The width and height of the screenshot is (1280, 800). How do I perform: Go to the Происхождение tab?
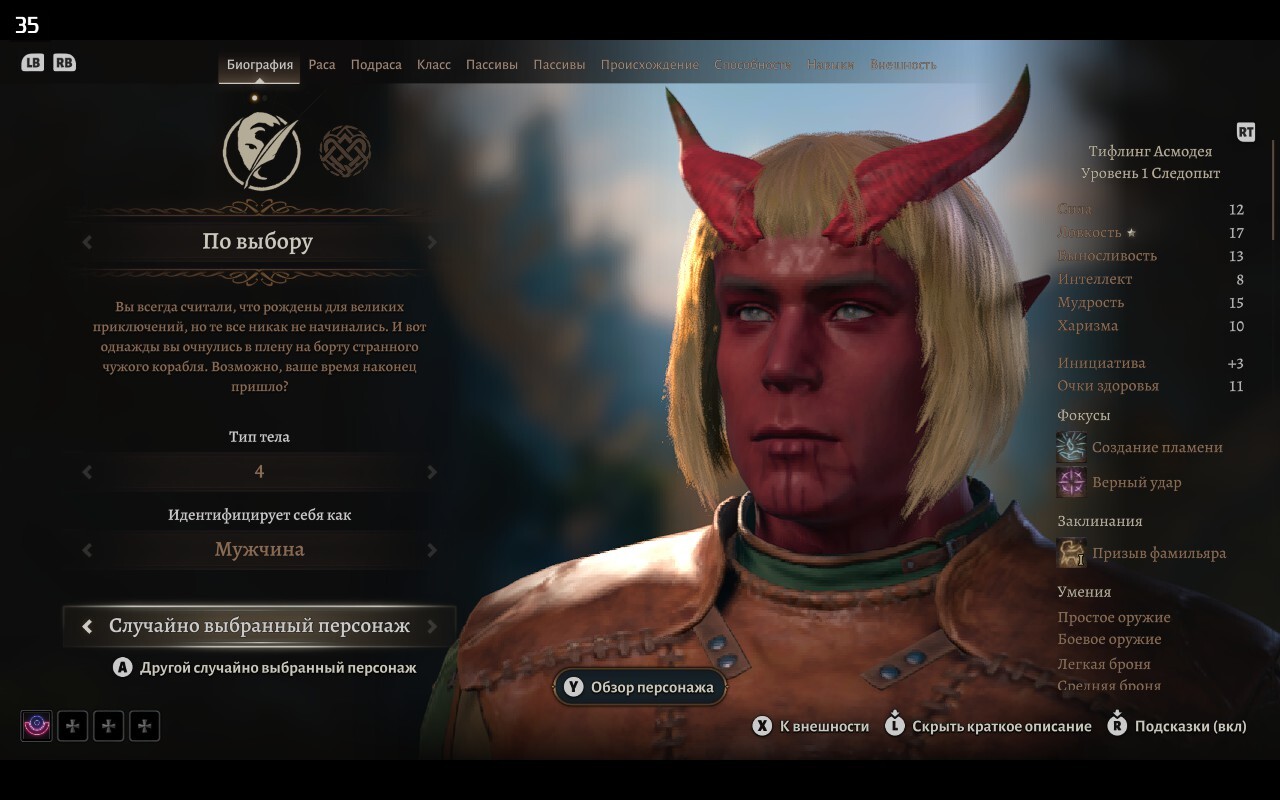tap(649, 65)
